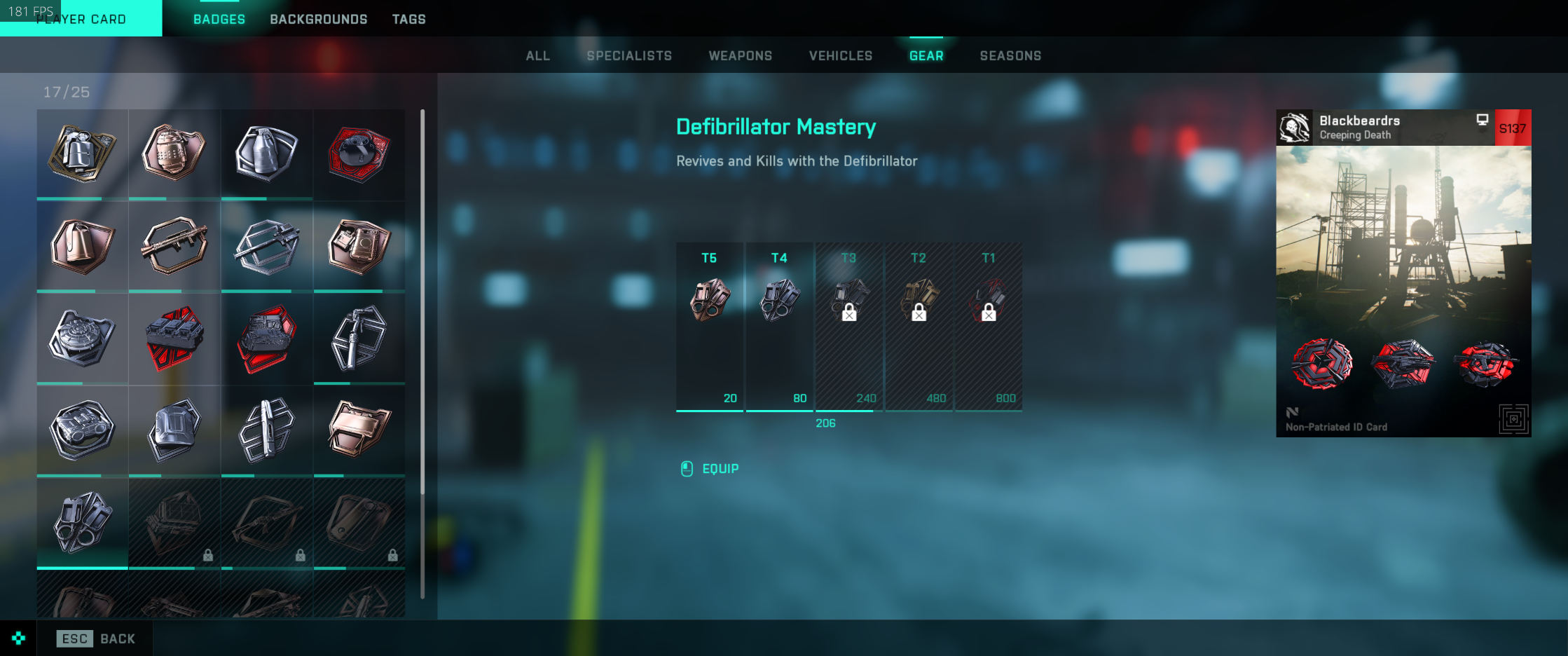This screenshot has height=656, width=1568.
Task: Select the red ammo crate badge
Action: pos(174,338)
